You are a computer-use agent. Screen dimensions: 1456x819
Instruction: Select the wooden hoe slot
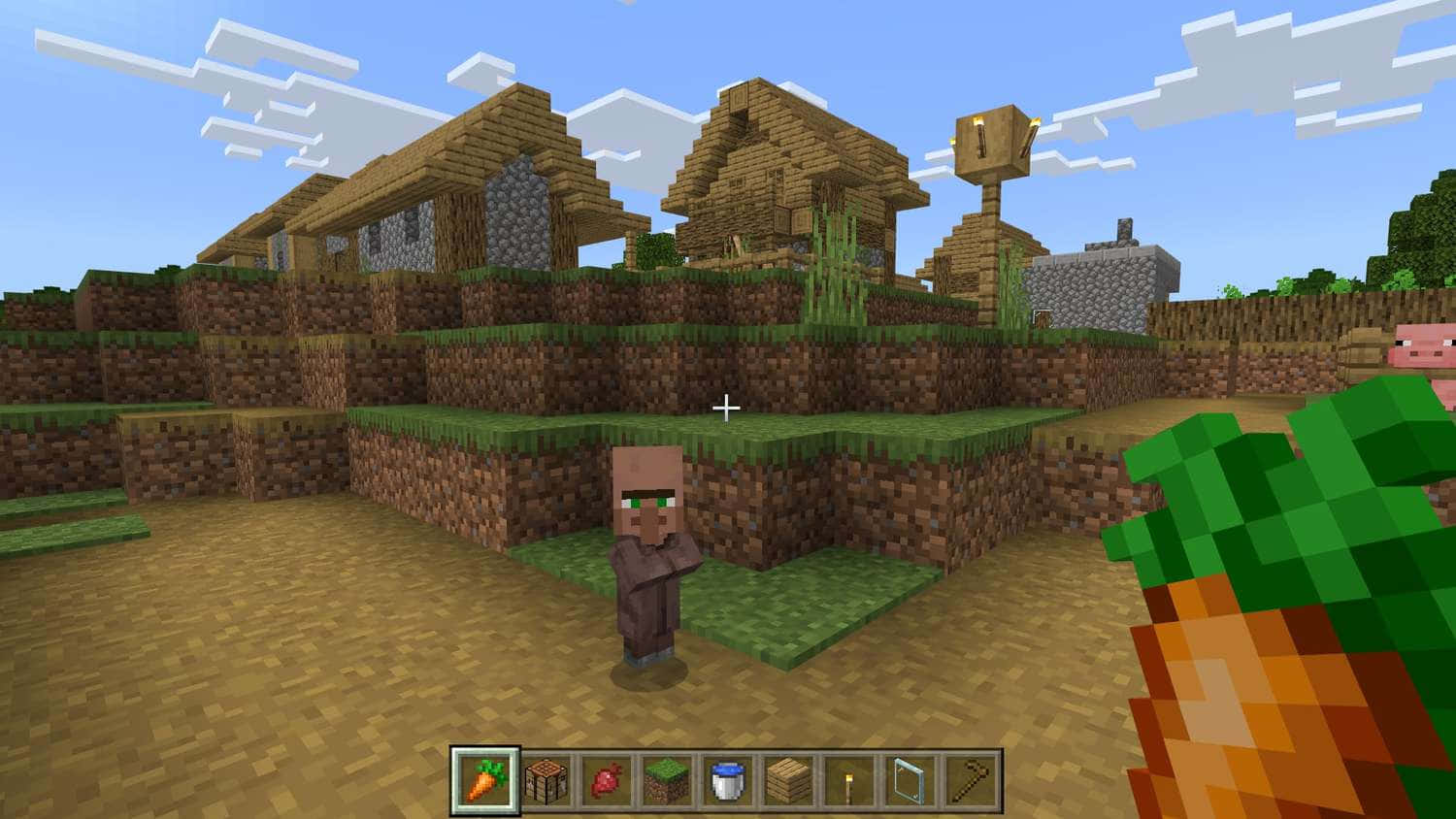970,779
